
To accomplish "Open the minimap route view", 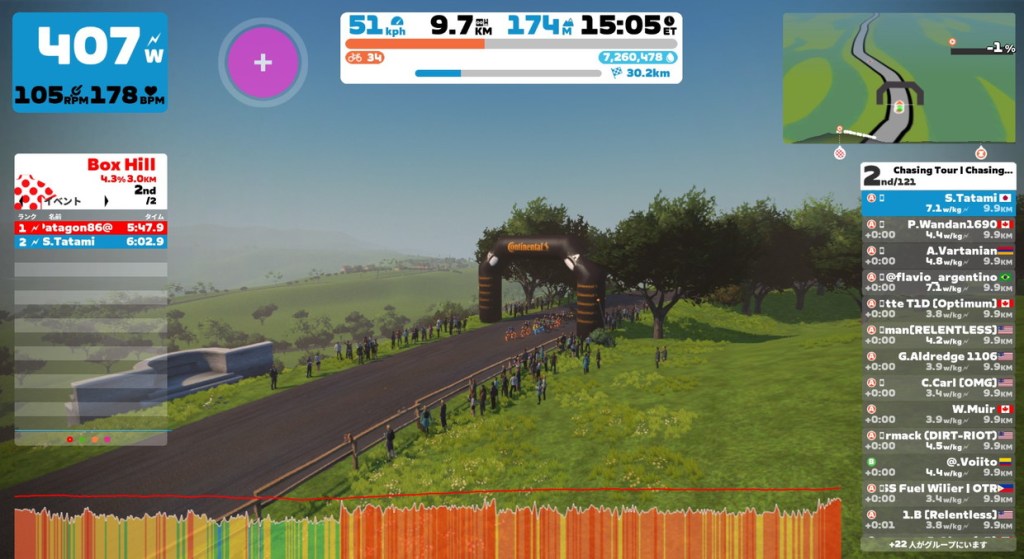I will point(899,77).
